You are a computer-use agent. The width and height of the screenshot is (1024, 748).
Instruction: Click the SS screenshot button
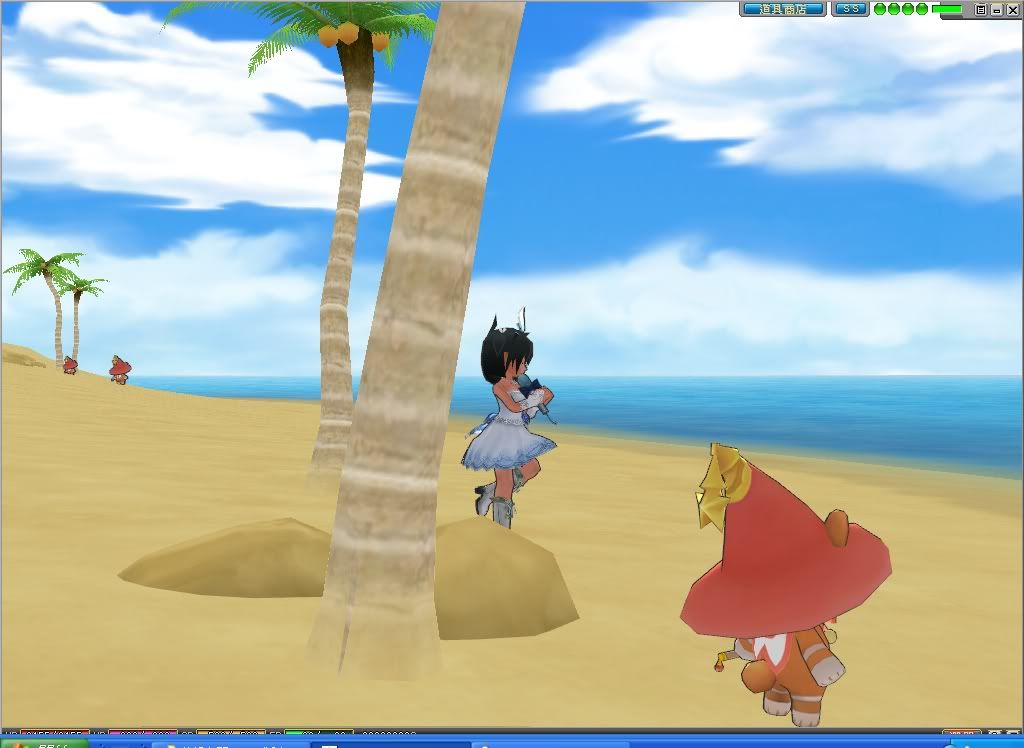pyautogui.click(x=851, y=9)
